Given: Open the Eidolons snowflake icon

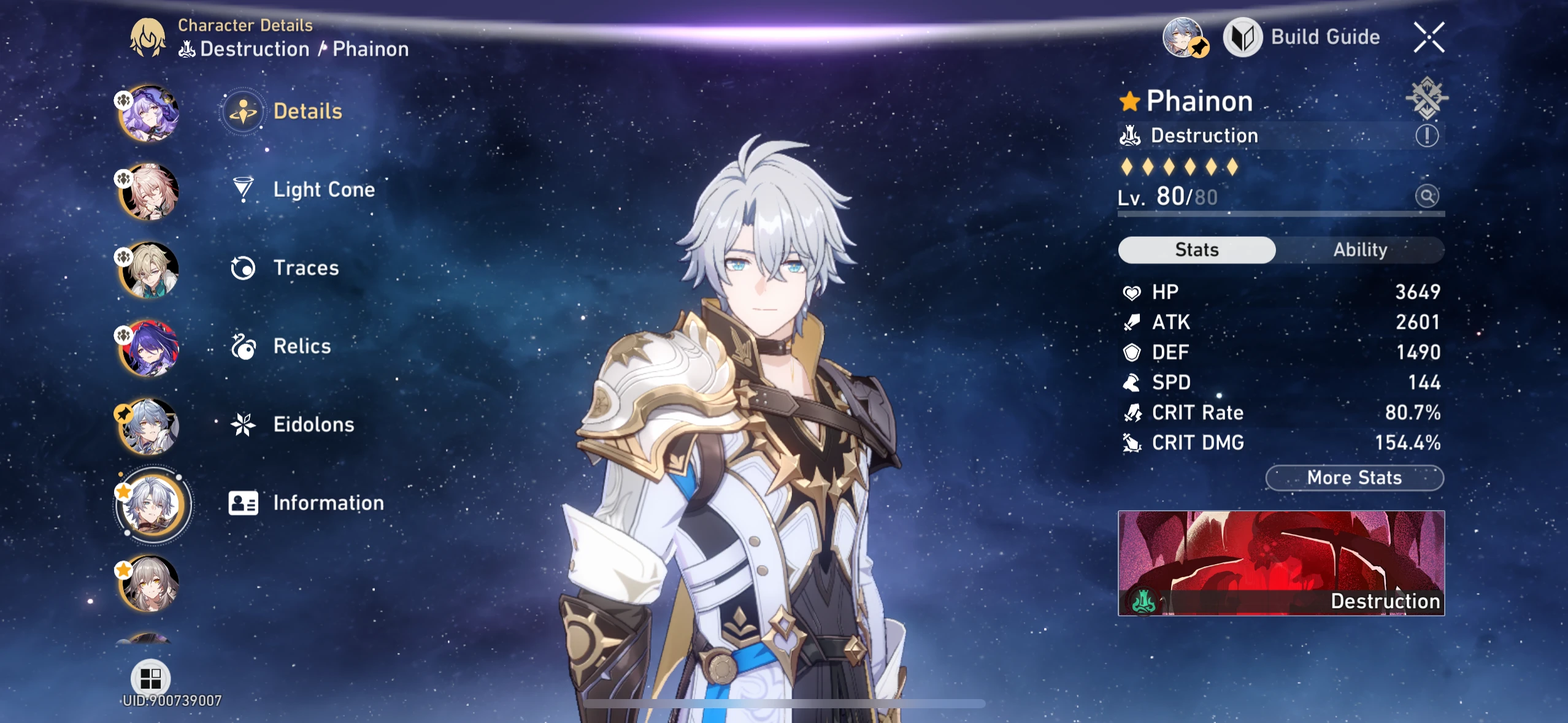Looking at the screenshot, I should (243, 424).
